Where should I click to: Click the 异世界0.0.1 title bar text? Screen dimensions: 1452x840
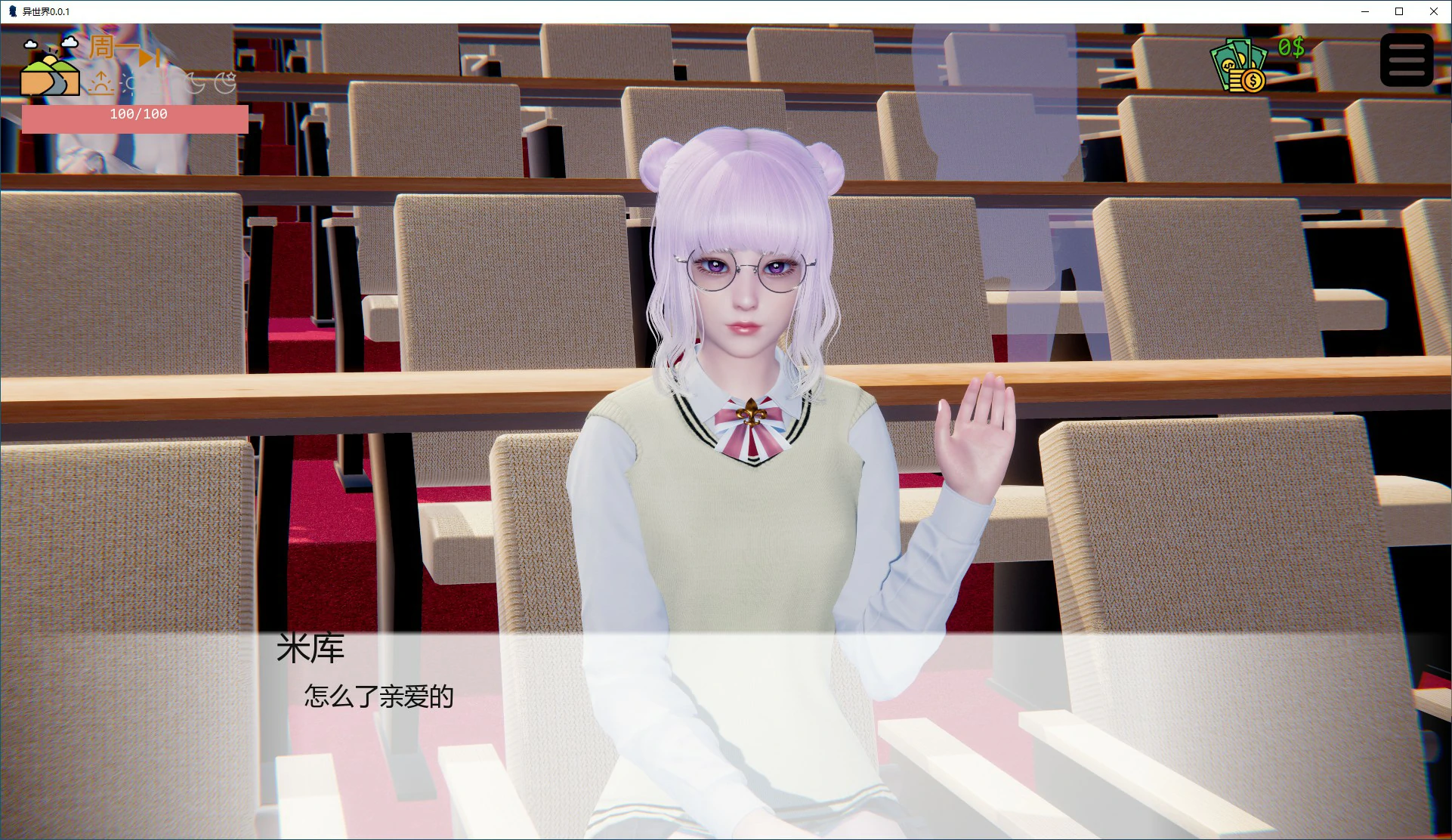(x=47, y=11)
